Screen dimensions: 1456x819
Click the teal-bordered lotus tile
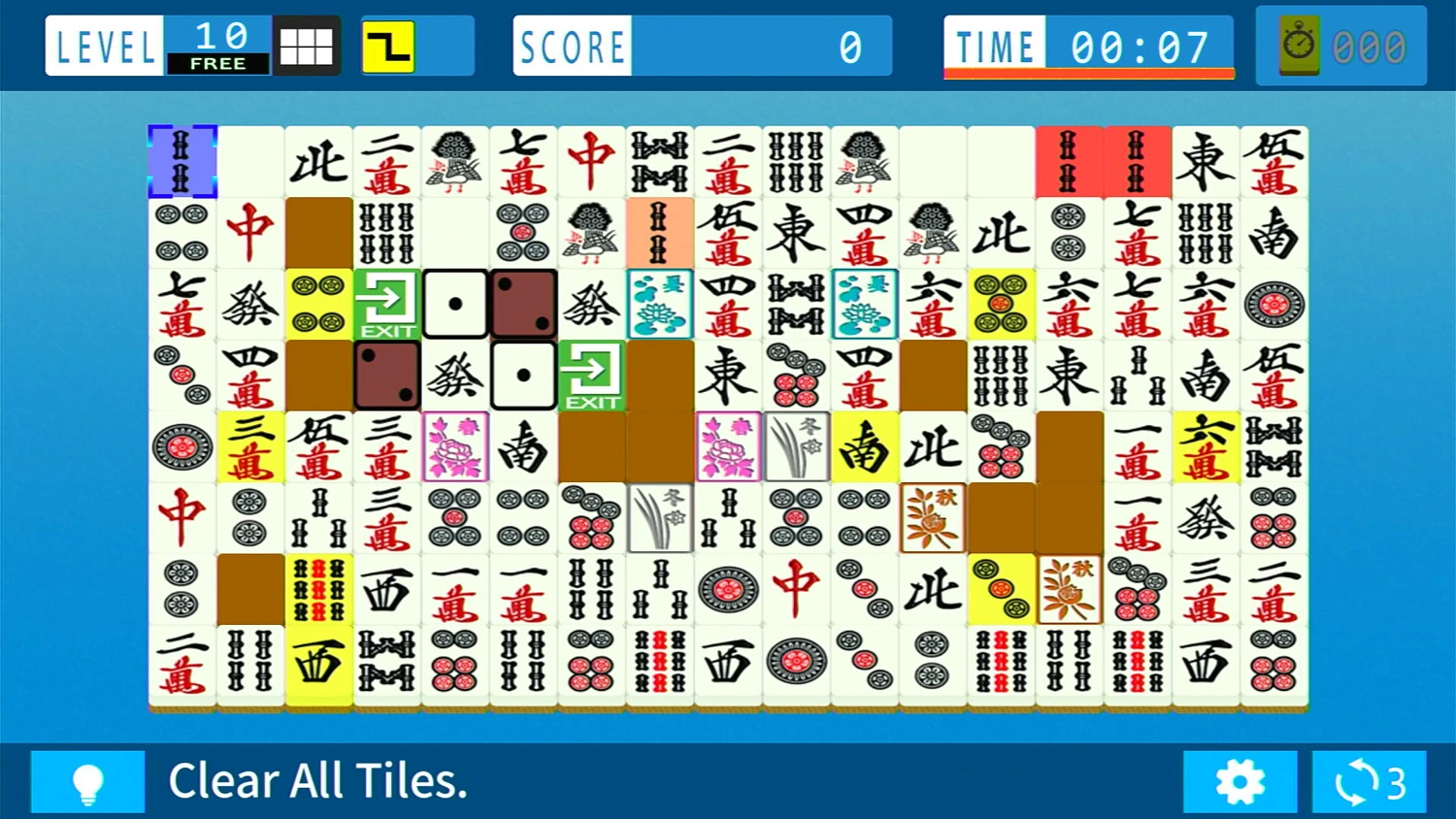click(x=660, y=304)
